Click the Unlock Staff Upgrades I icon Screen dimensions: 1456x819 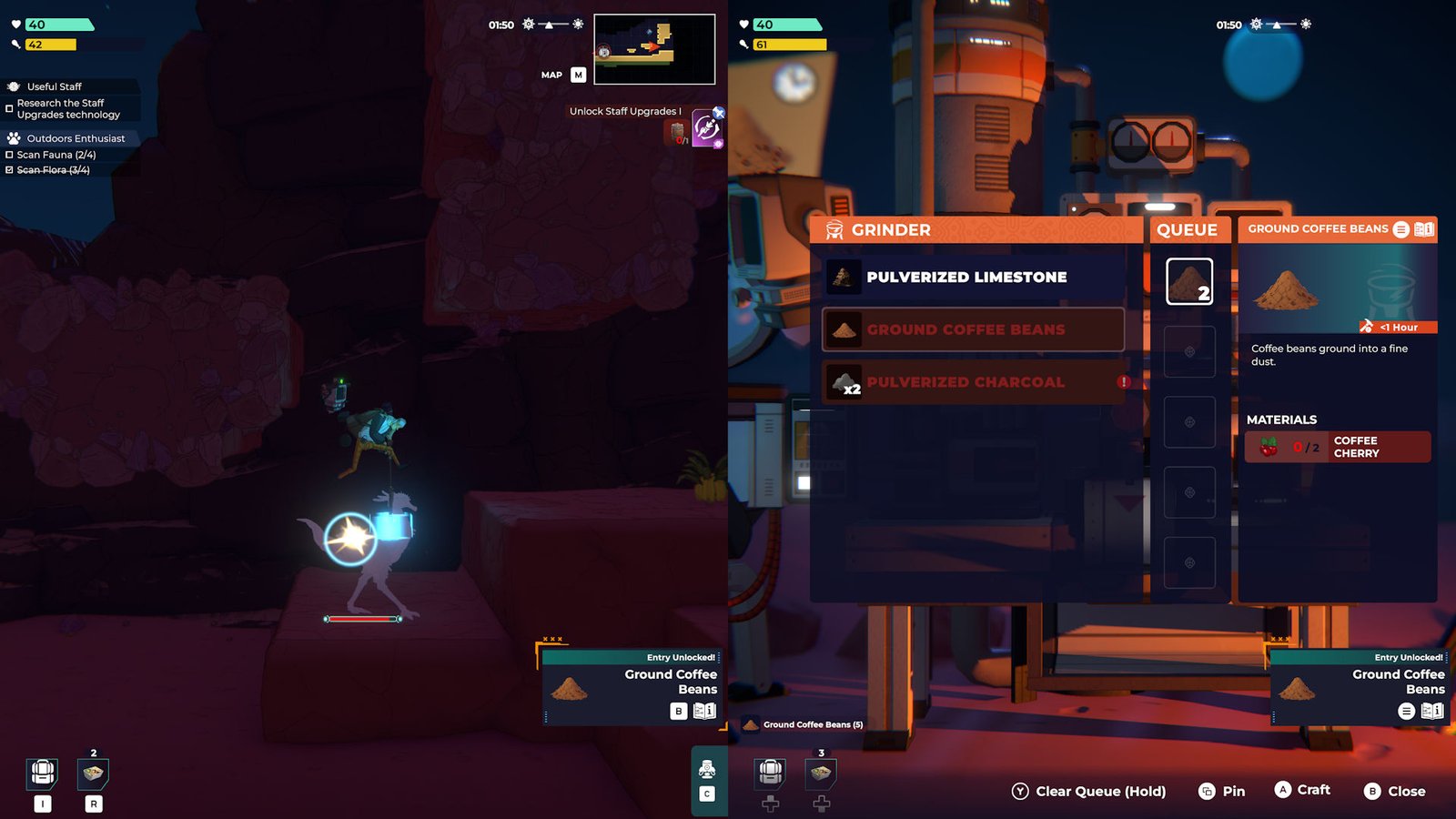706,128
